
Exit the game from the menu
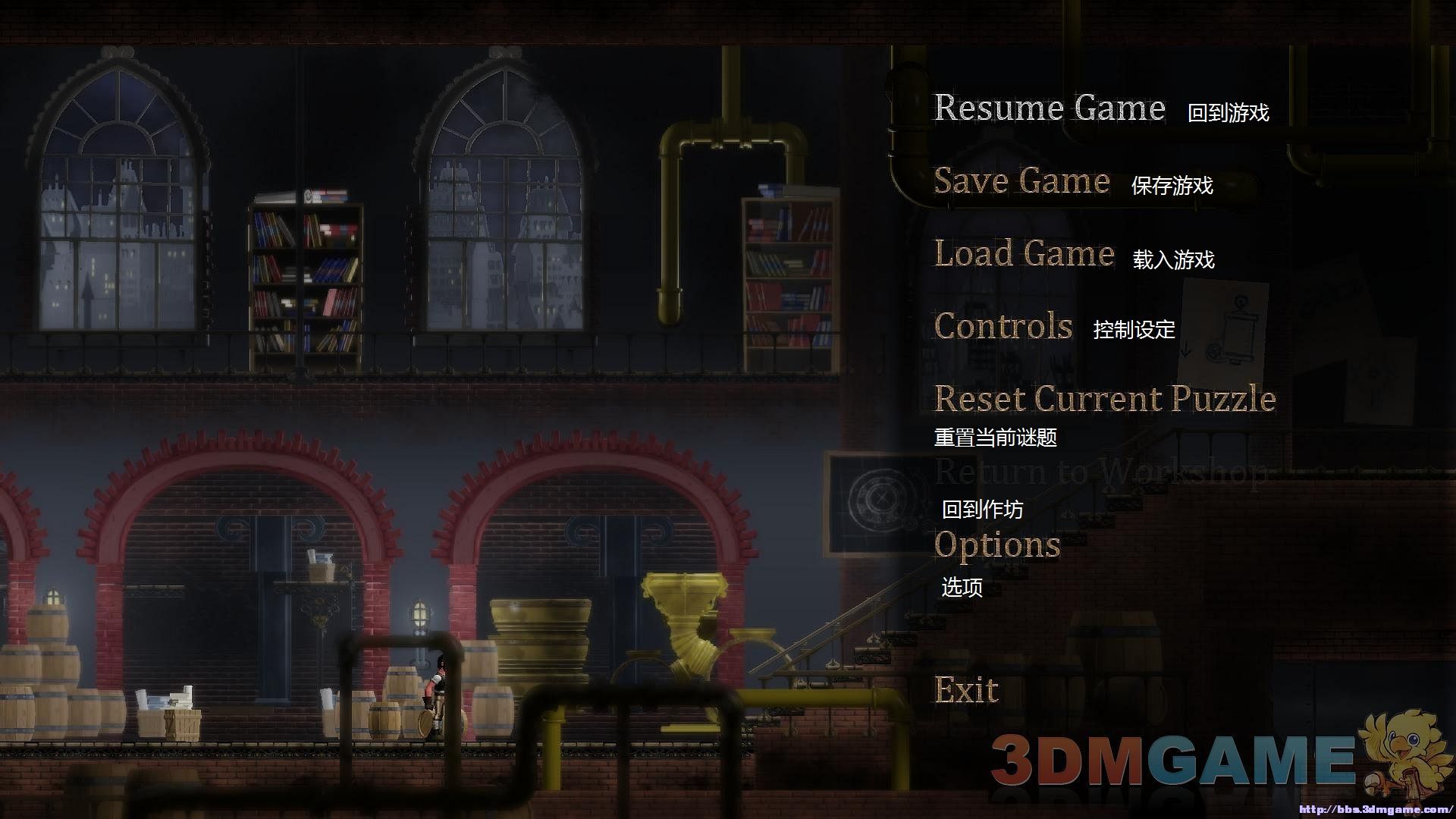click(966, 690)
